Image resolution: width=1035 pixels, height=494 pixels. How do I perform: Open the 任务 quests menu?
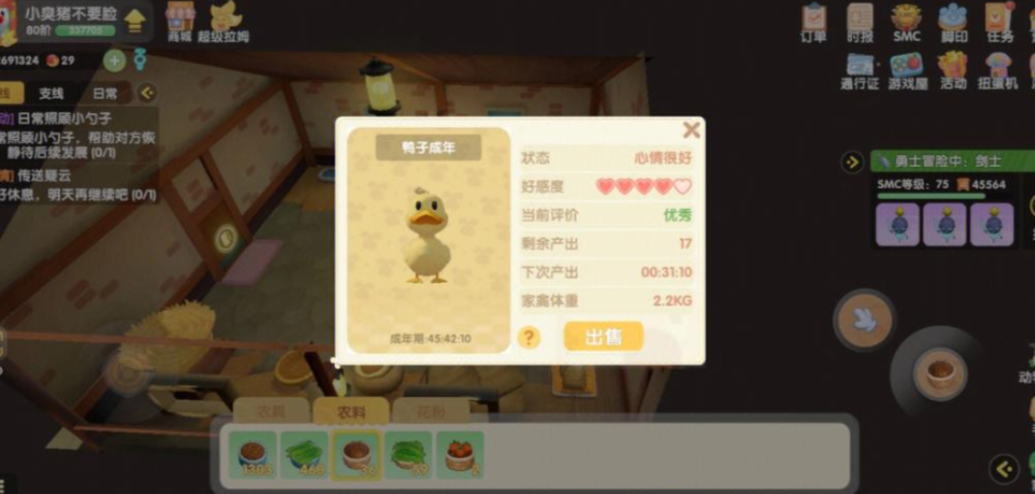point(999,22)
